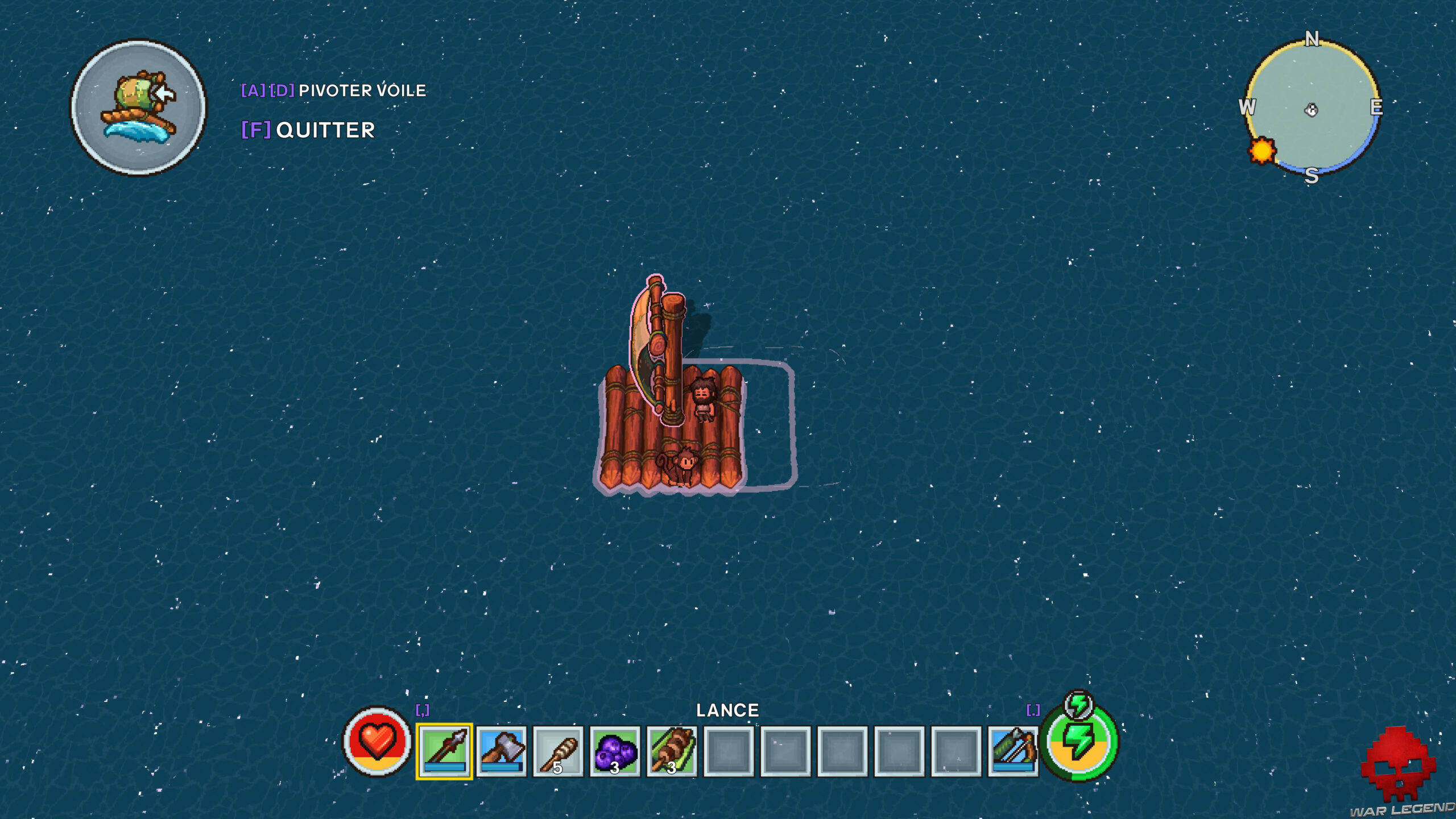Select the spear (Lance) hotbar slot

pos(444,751)
